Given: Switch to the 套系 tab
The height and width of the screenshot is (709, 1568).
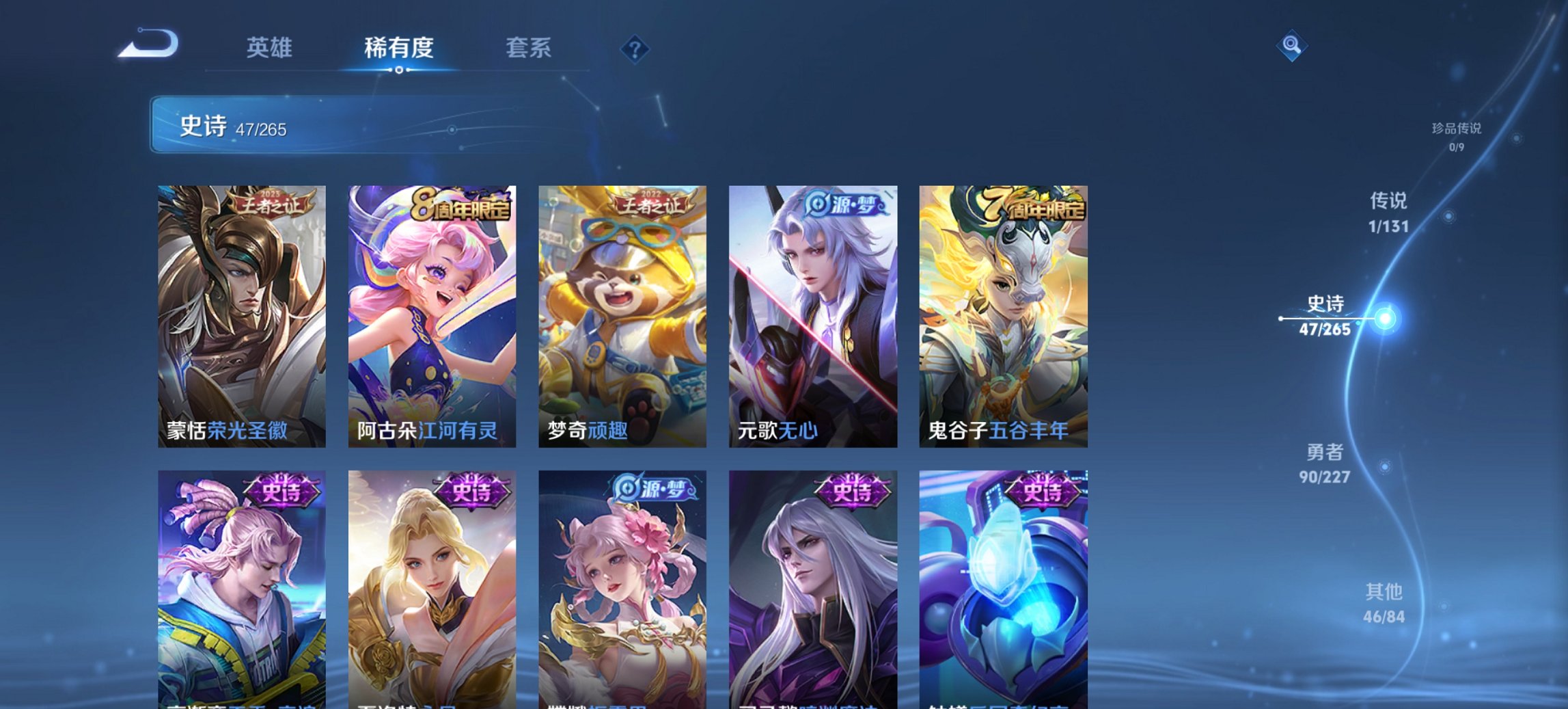Looking at the screenshot, I should point(529,48).
